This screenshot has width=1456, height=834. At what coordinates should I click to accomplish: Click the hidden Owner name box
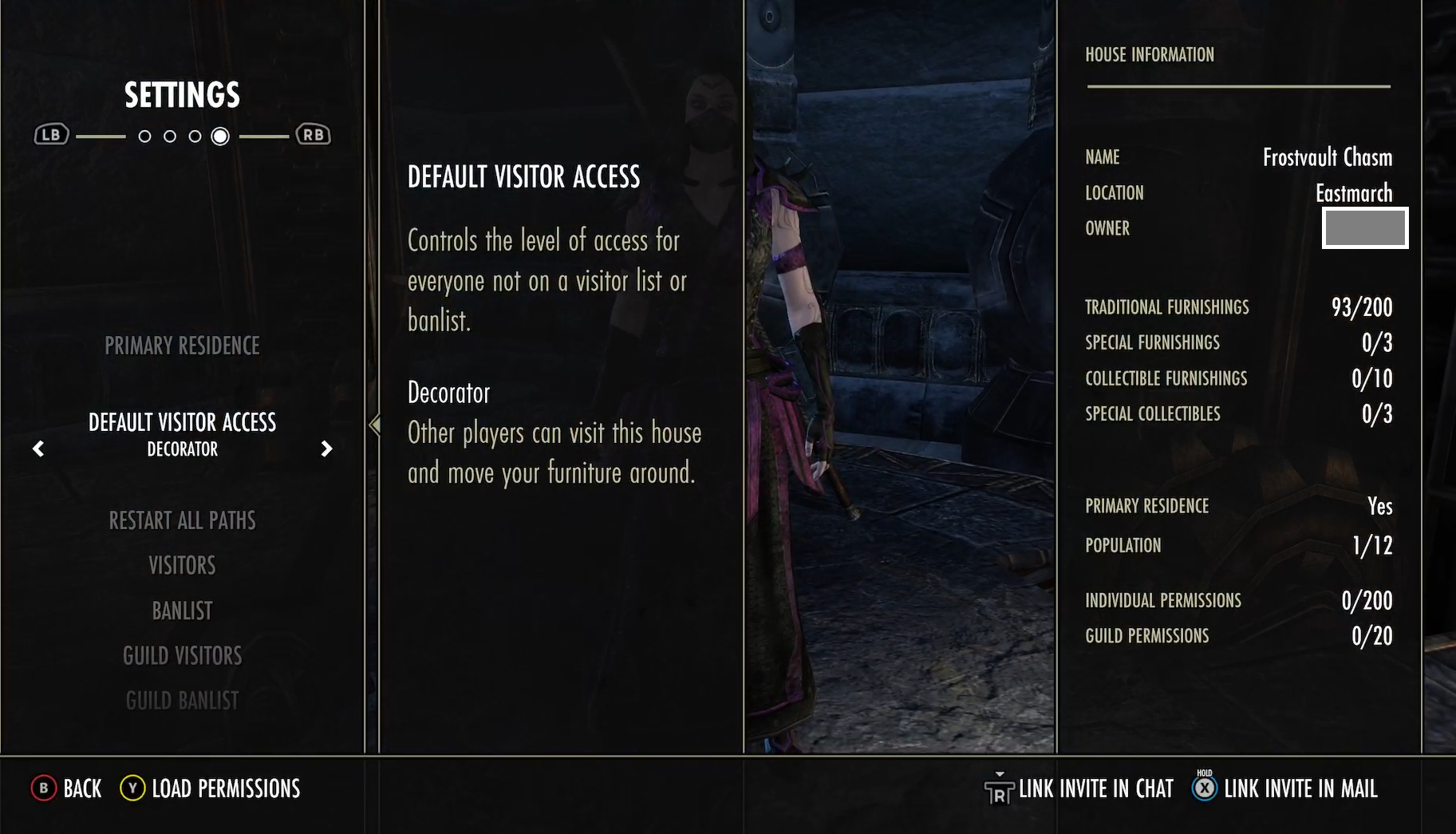[1363, 228]
